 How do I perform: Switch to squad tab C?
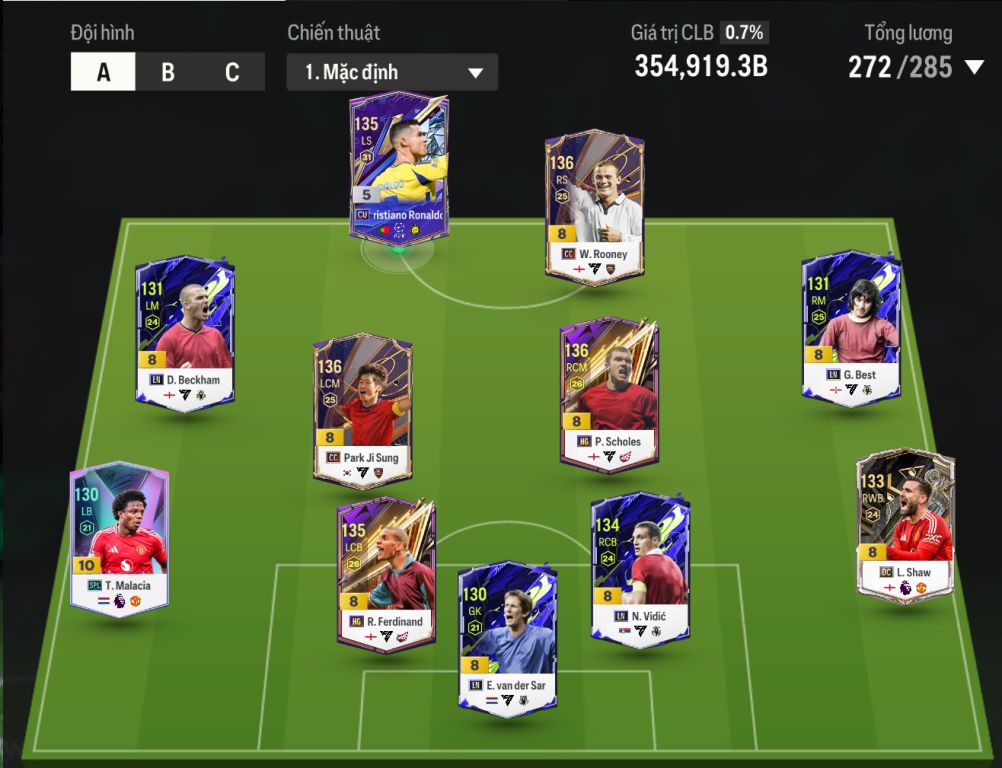[x=232, y=73]
